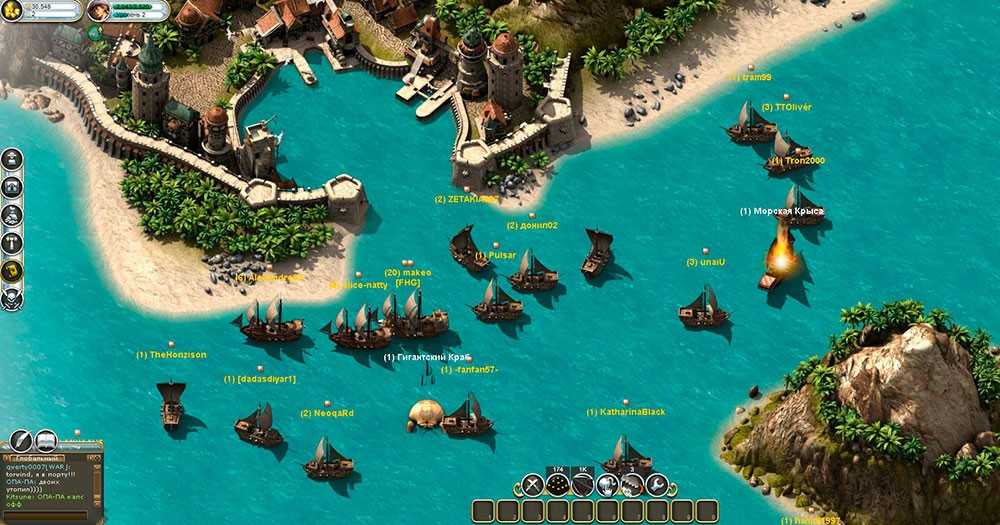Click the feather quill chat button

[x=20, y=440]
